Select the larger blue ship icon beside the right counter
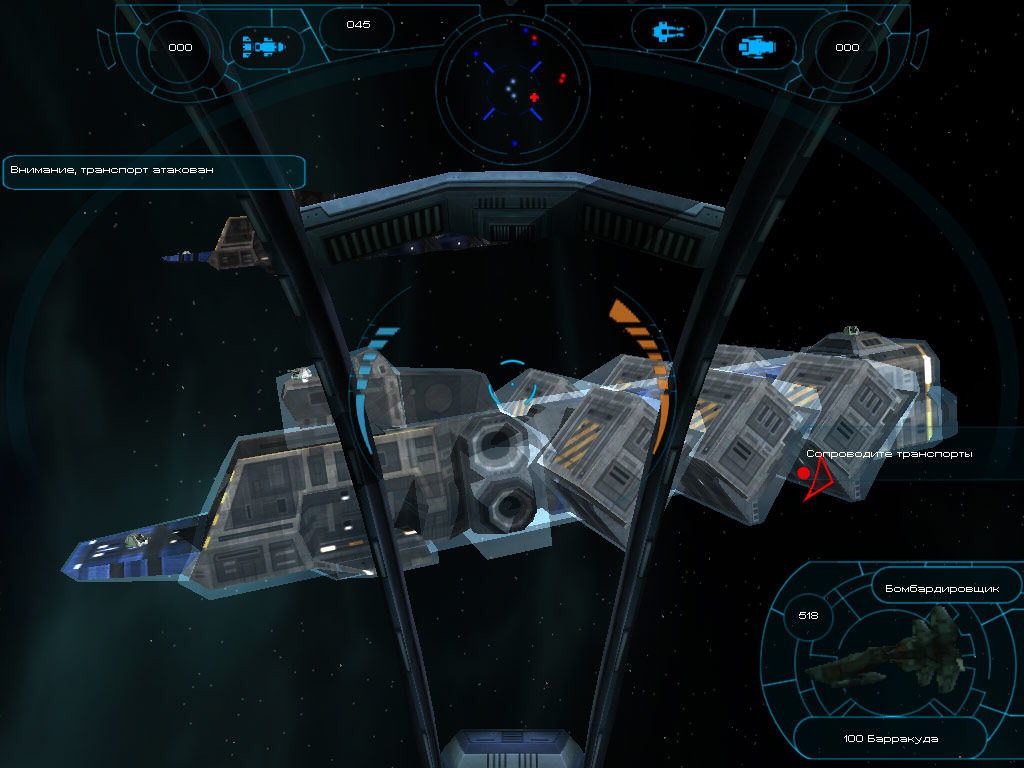The image size is (1024, 768). click(758, 46)
